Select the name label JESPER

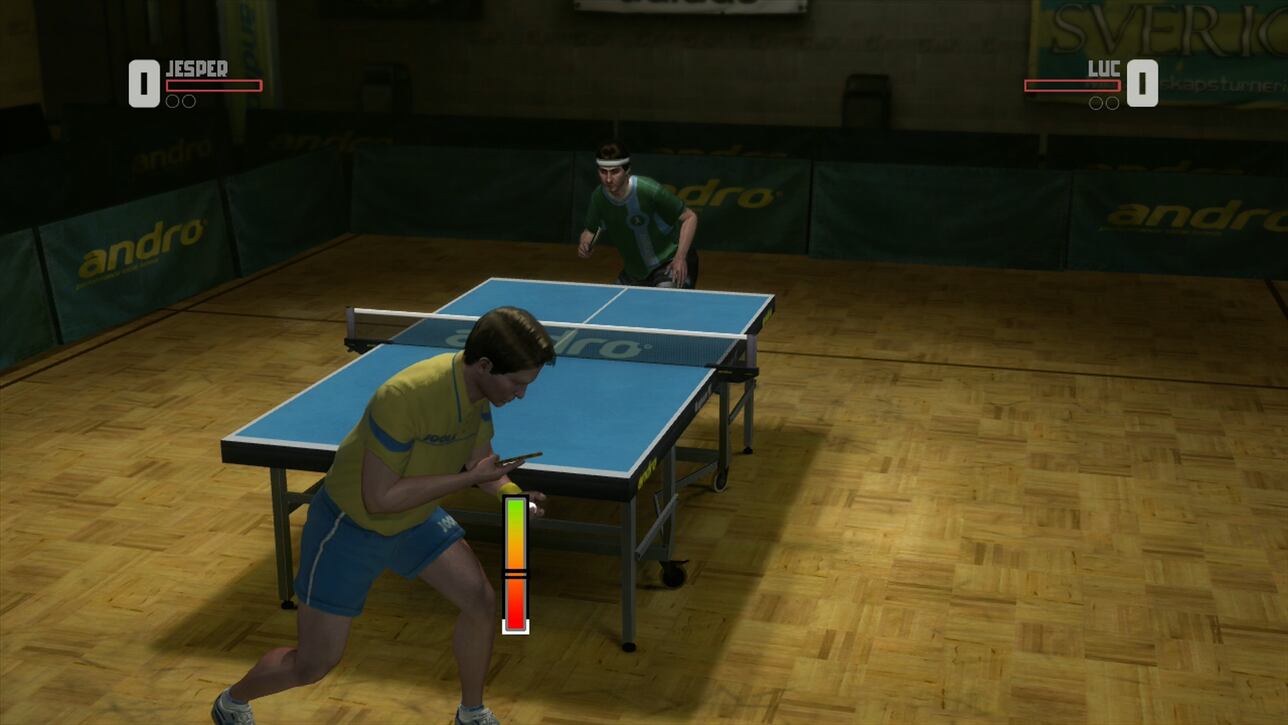198,67
